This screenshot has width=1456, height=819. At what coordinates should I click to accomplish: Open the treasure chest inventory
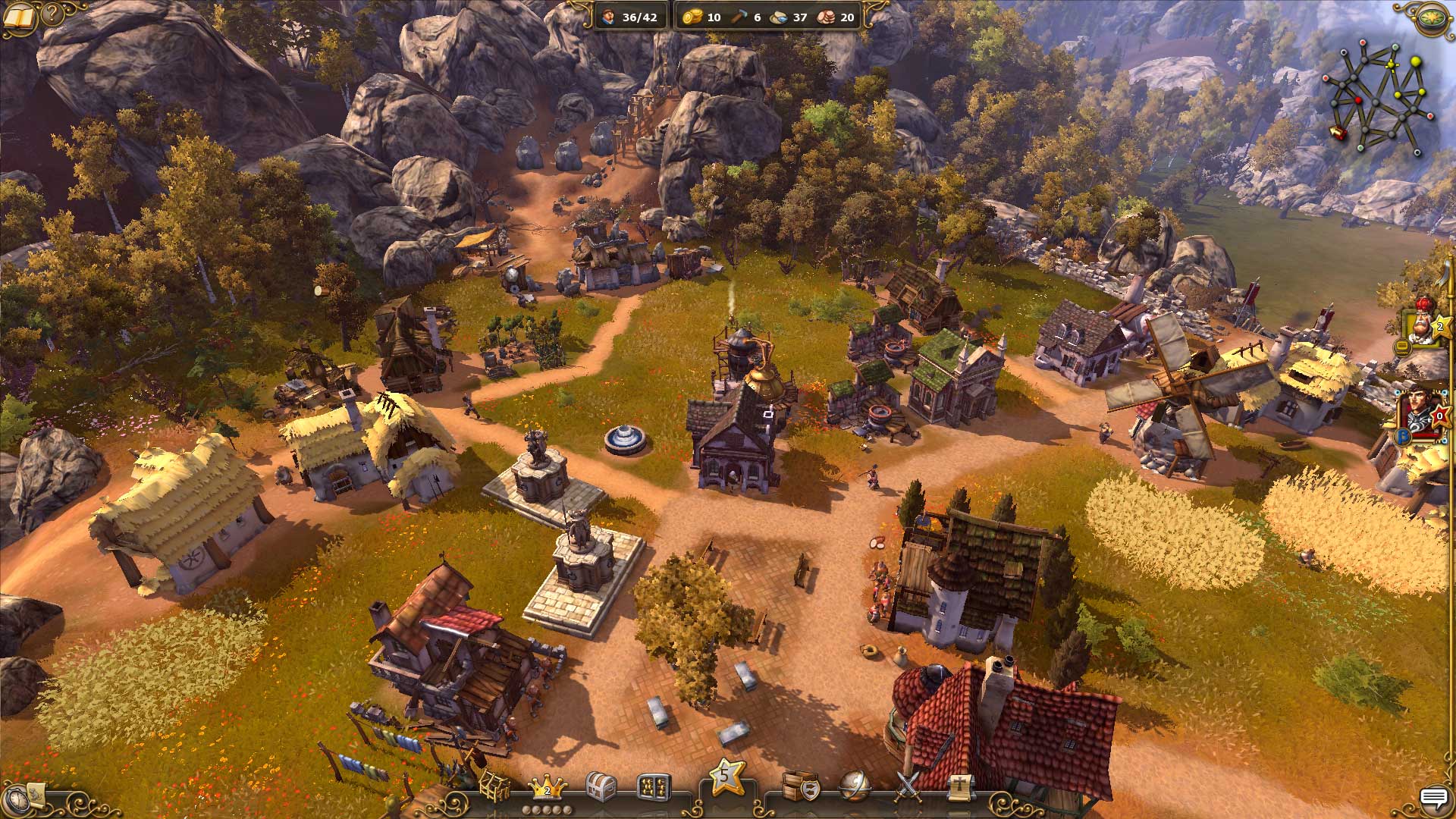click(601, 786)
